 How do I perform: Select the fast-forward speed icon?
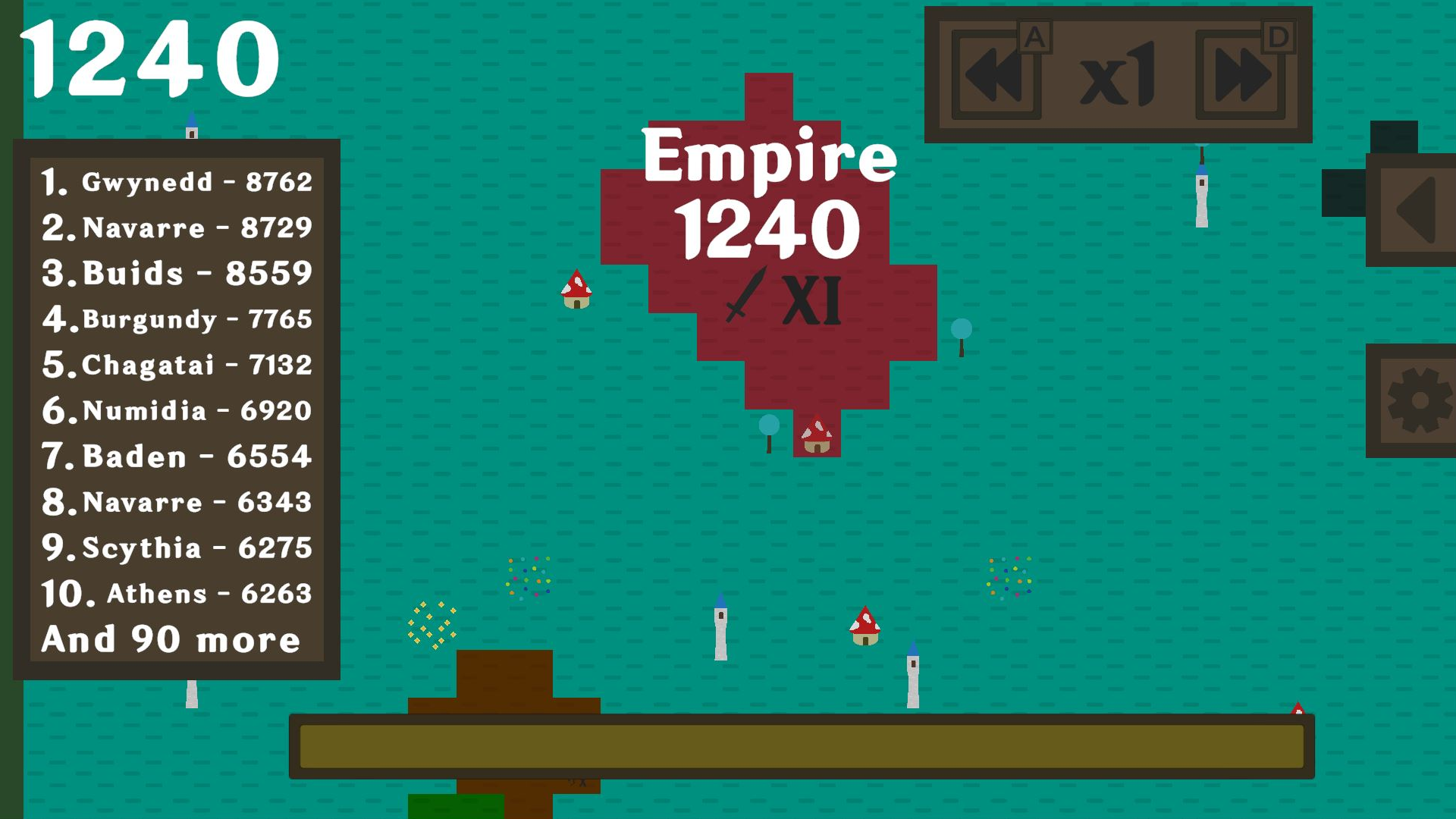1246,74
